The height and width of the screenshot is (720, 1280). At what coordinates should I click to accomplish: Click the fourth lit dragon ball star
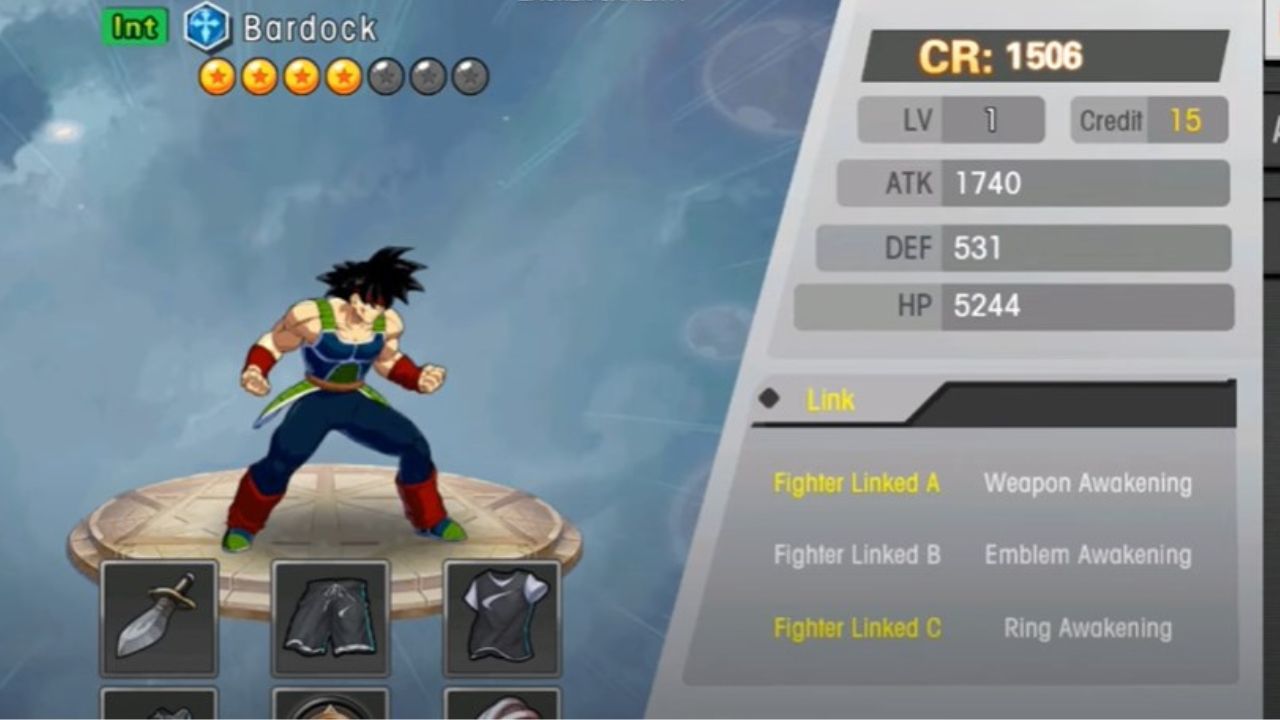tap(345, 74)
